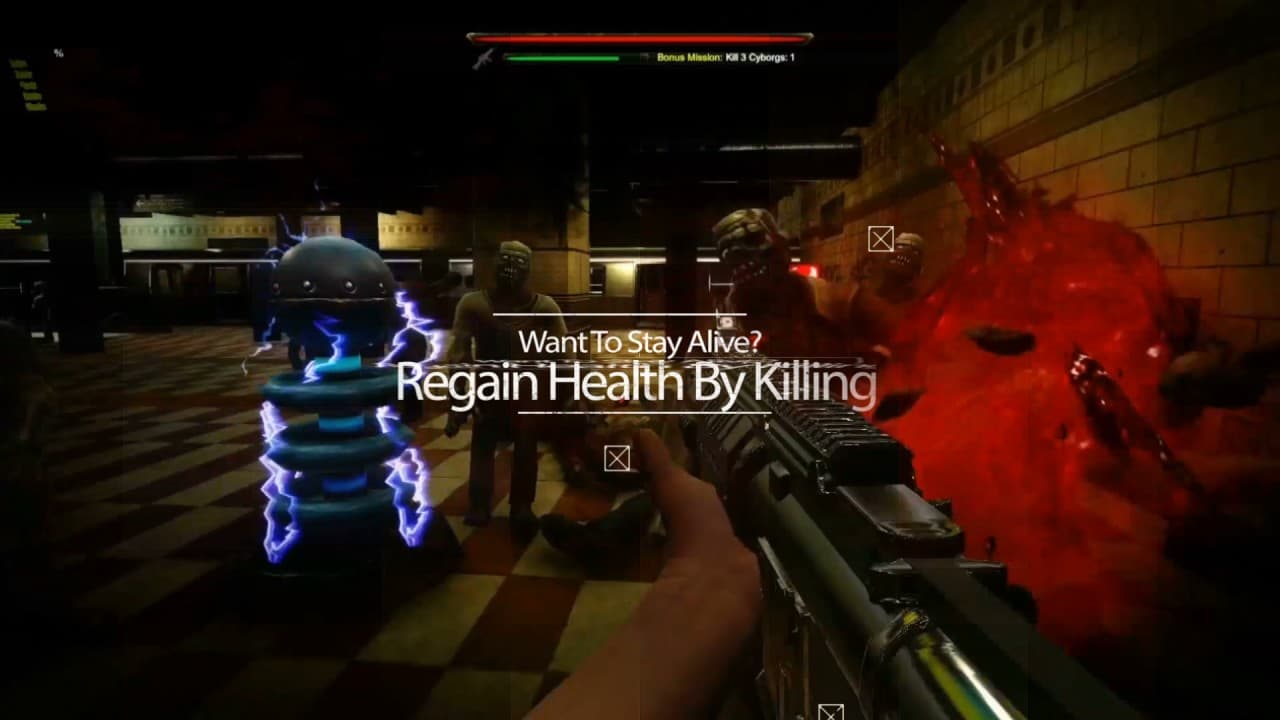1280x720 pixels.
Task: Expand the mission counter reading 'Kill 3 Cyborgs: 1'
Action: point(762,58)
